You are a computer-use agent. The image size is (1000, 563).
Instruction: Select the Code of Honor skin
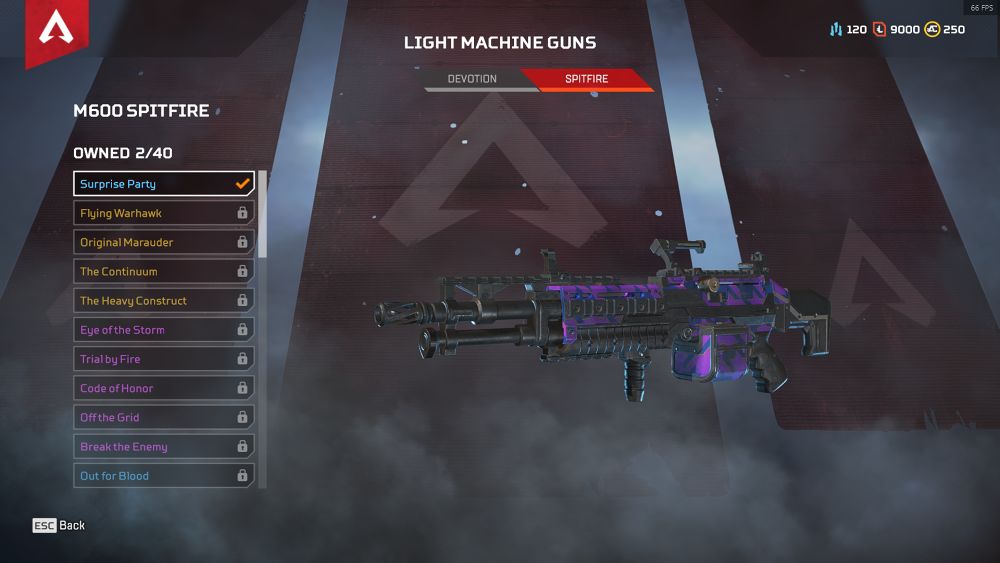point(164,388)
